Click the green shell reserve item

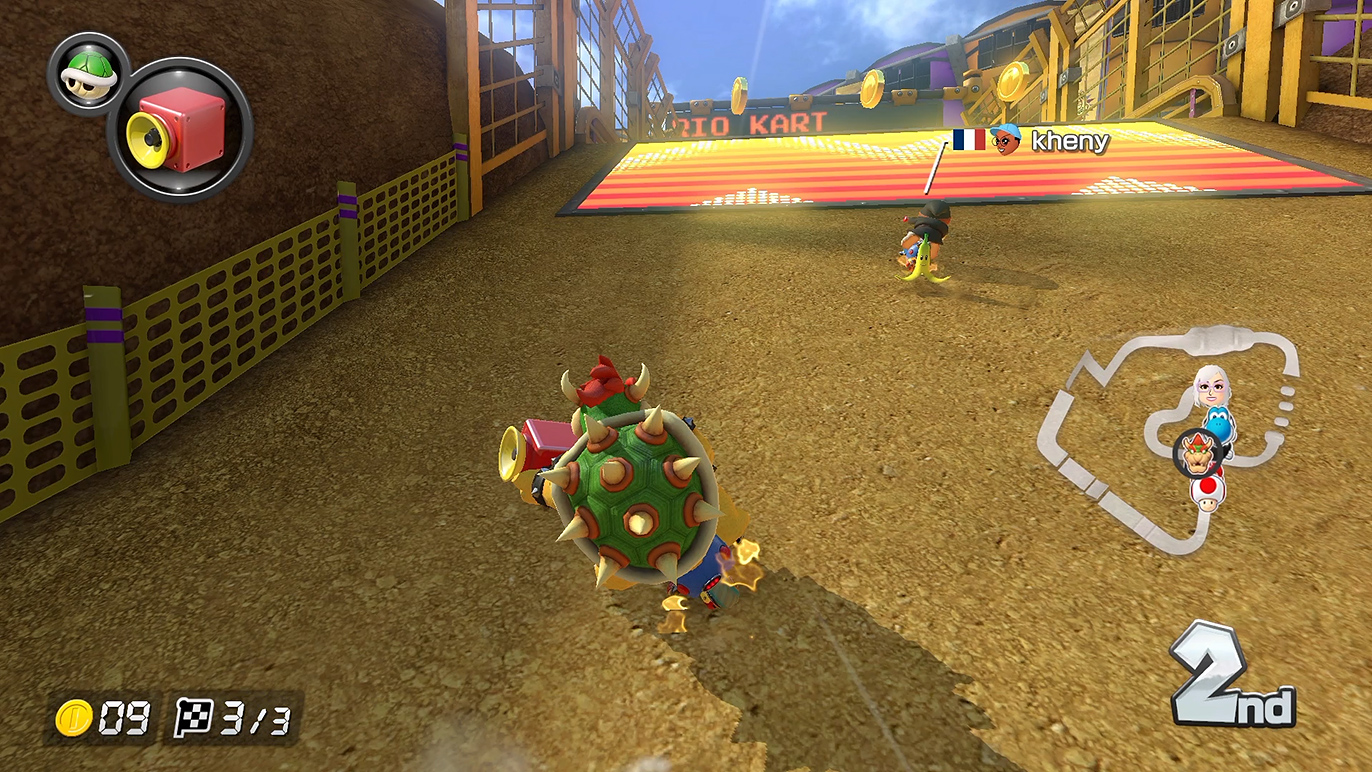tap(88, 74)
